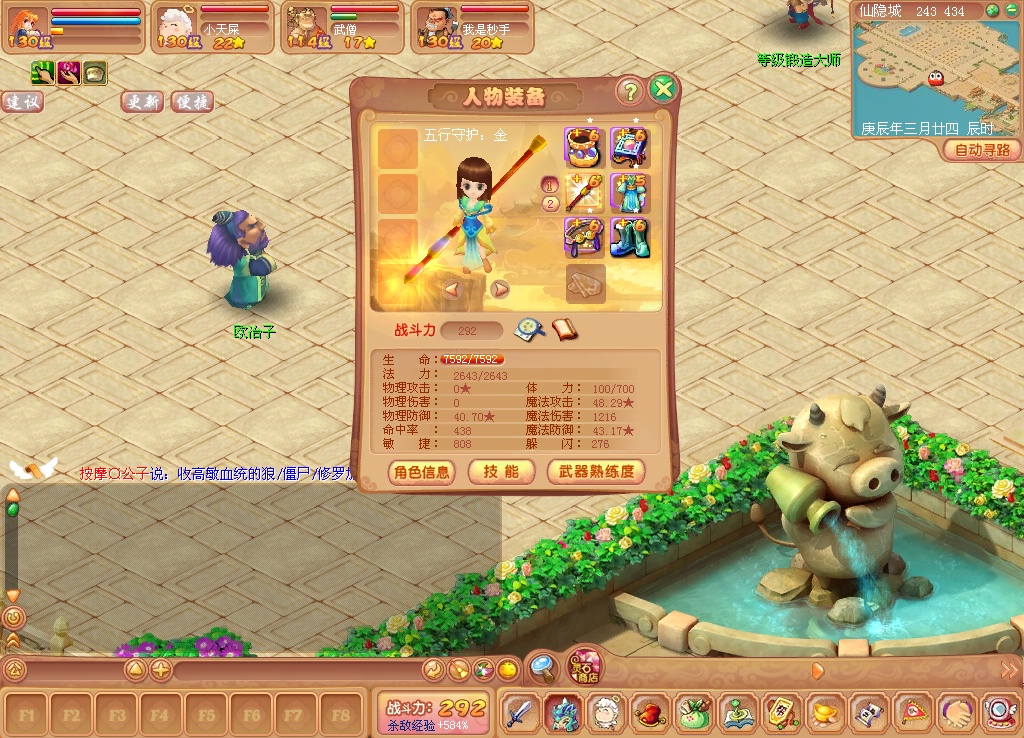This screenshot has width=1024, height=738.
Task: Open the 角色信息 character info page
Action: point(421,472)
